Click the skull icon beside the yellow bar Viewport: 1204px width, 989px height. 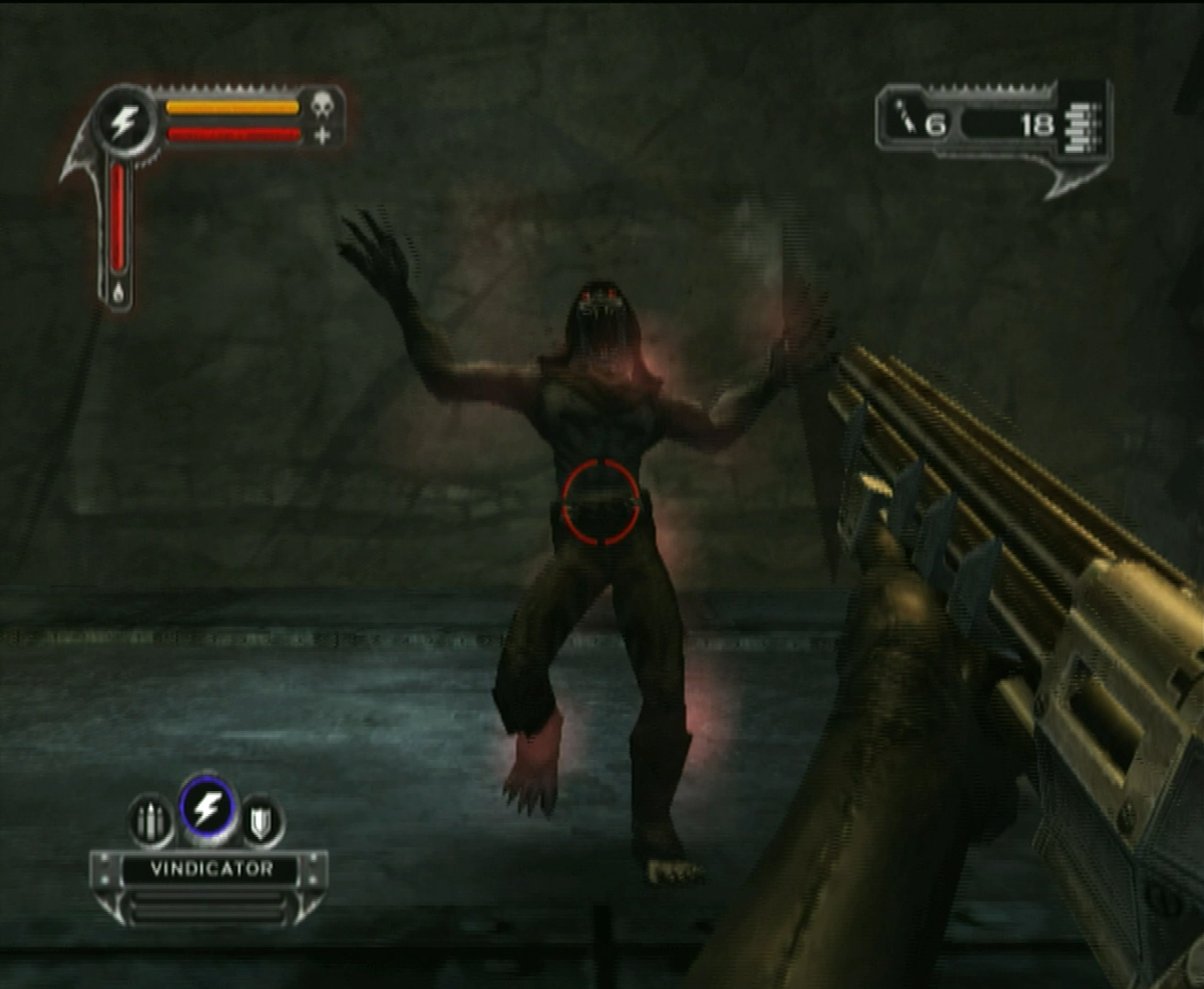point(321,105)
